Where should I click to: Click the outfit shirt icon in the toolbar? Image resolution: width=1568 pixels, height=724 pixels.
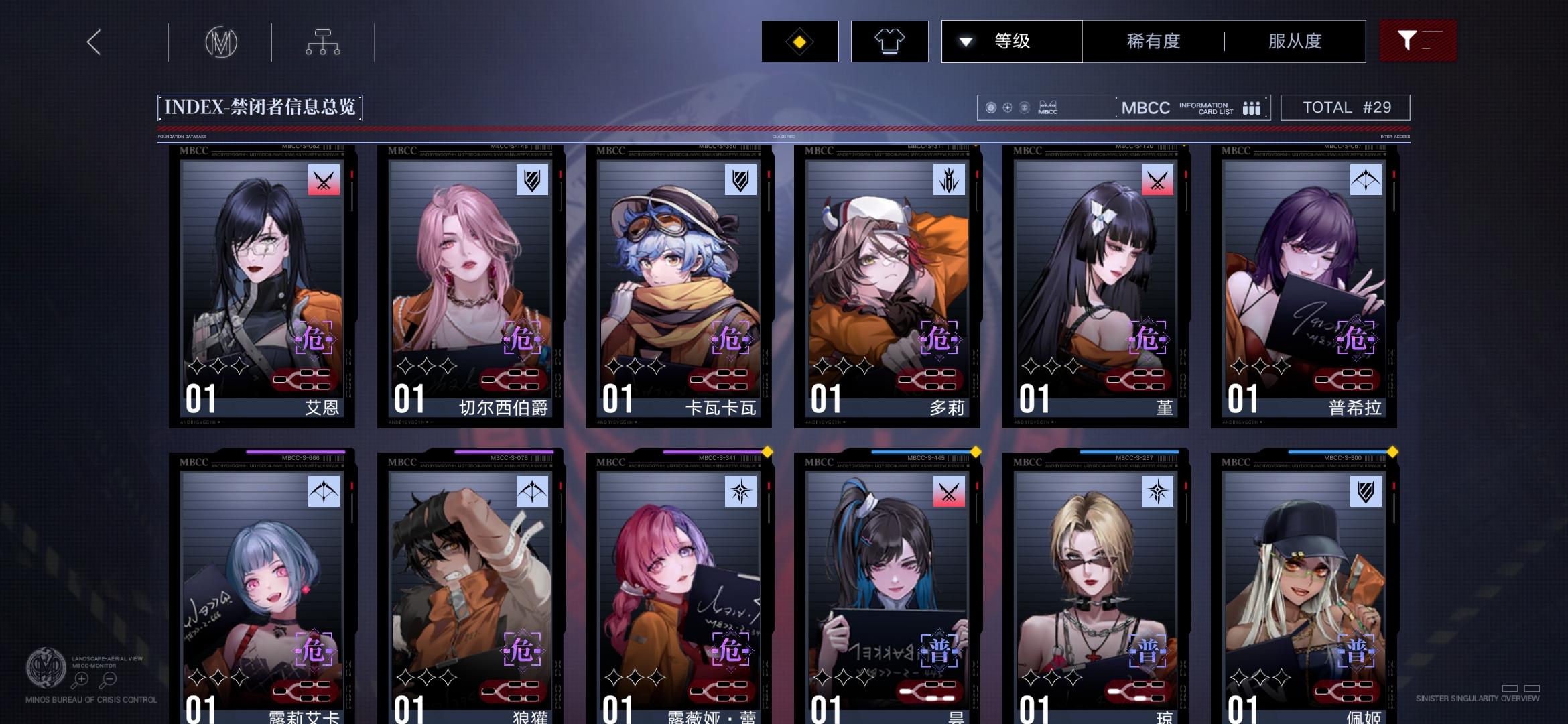(889, 41)
